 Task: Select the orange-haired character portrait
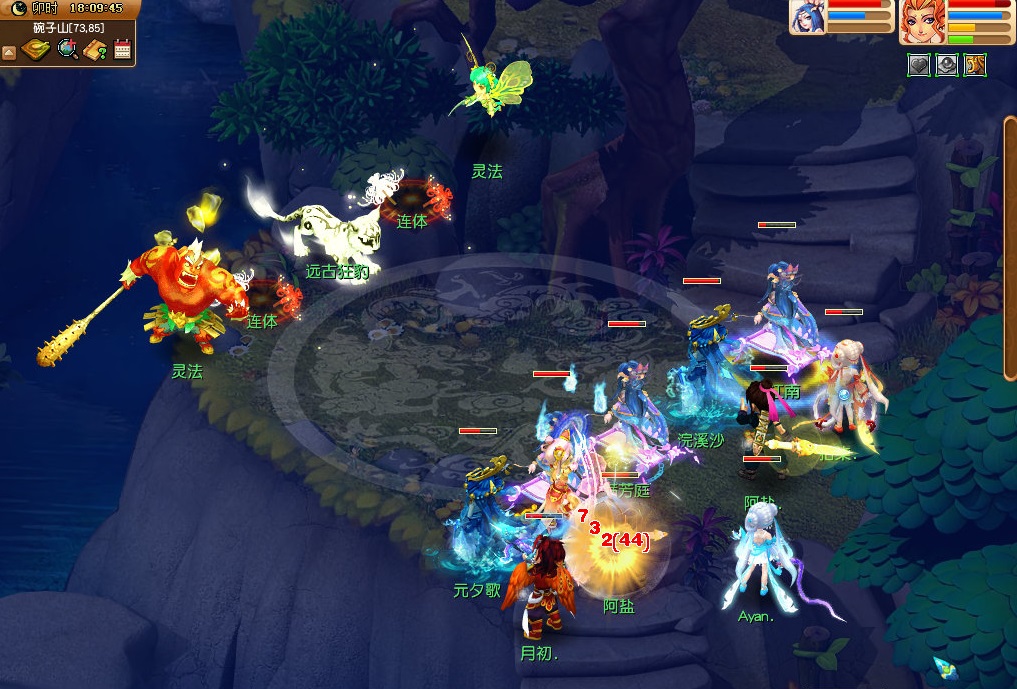(920, 21)
